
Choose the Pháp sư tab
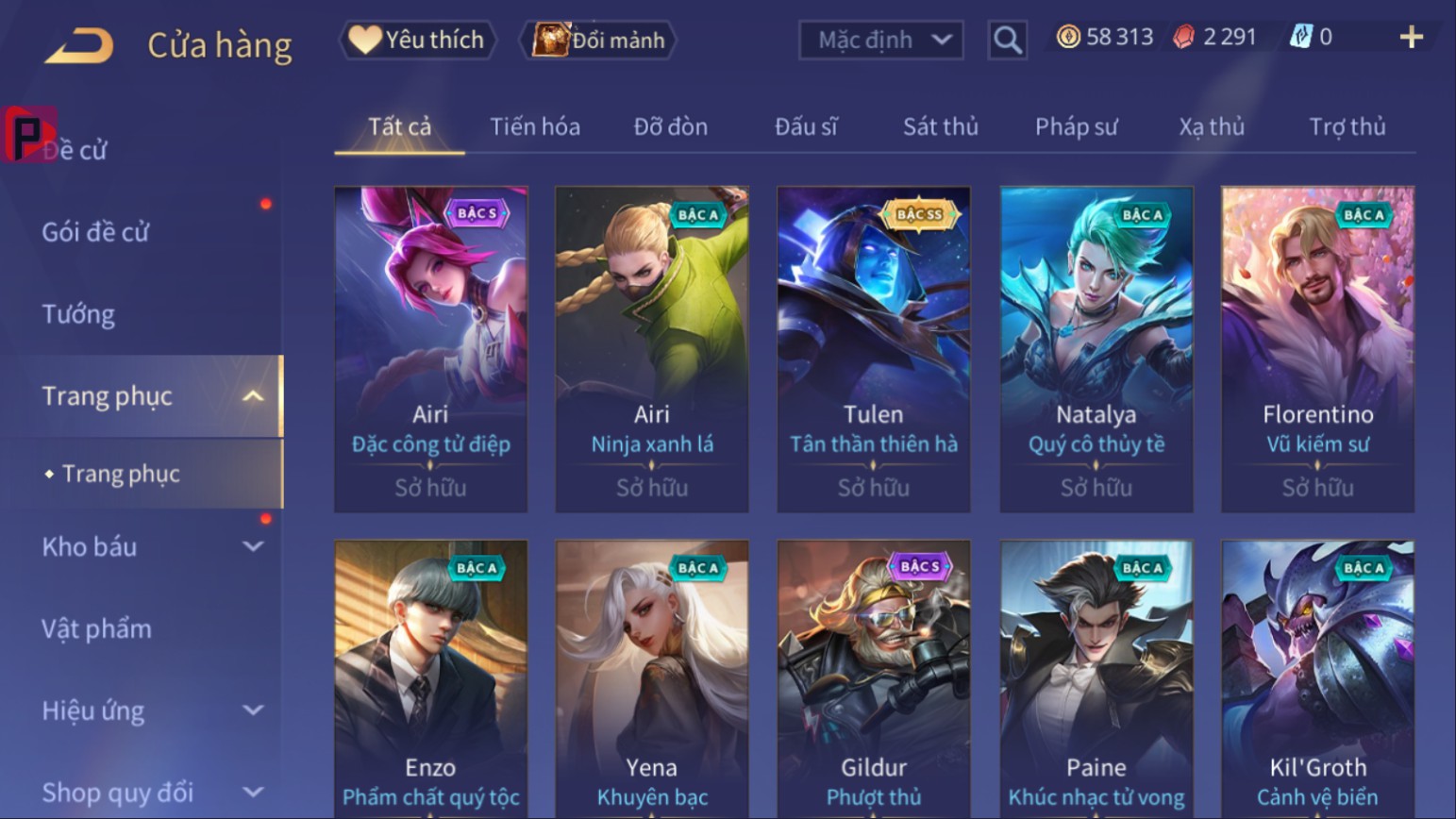click(1076, 126)
